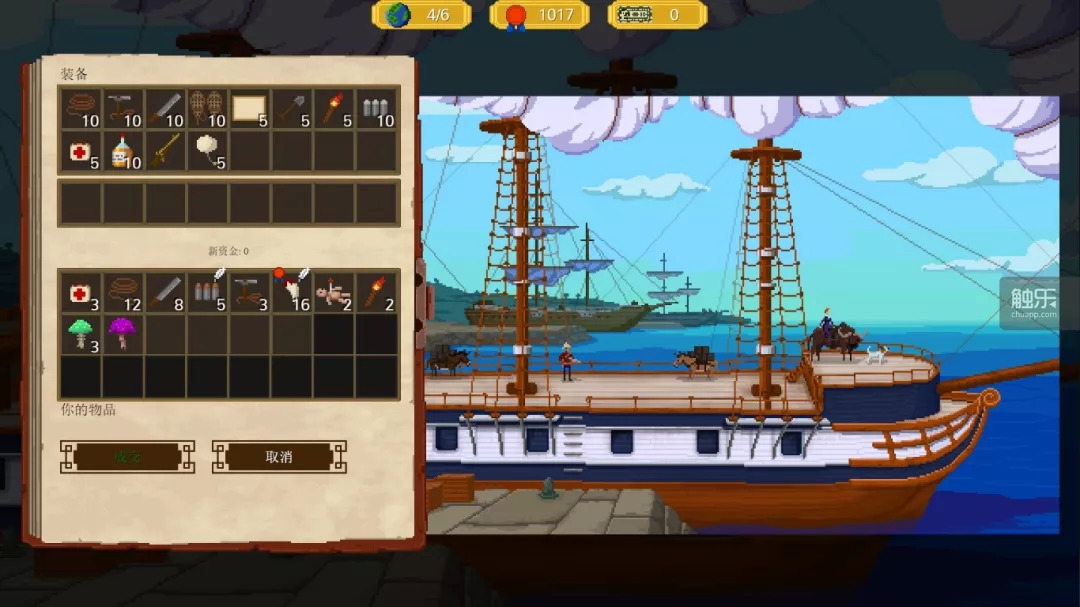Select the snowshoes in the 装备 shop
Screen dimensions: 1080x607
pos(207,108)
